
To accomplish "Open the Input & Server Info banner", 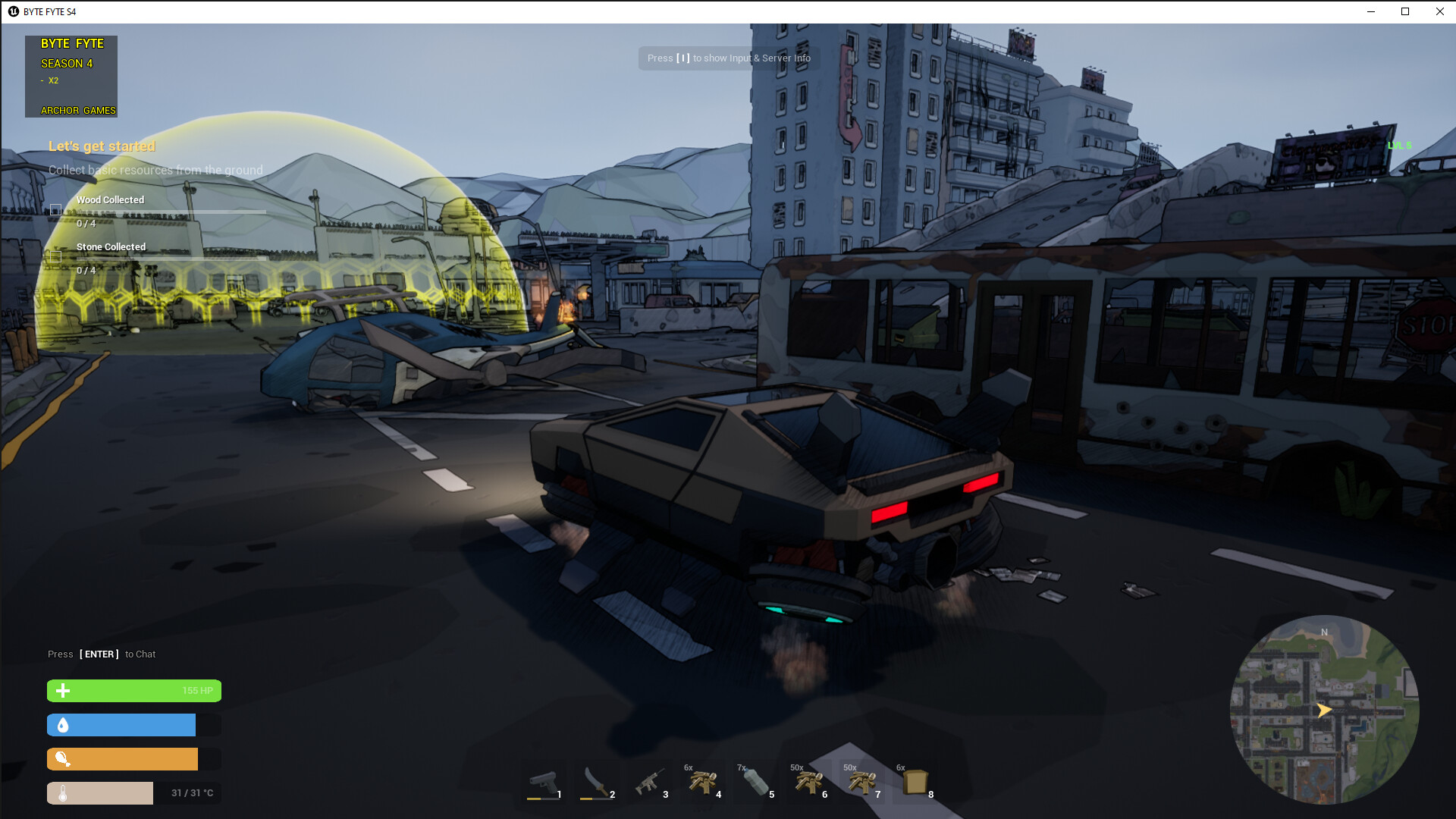I will [x=728, y=58].
